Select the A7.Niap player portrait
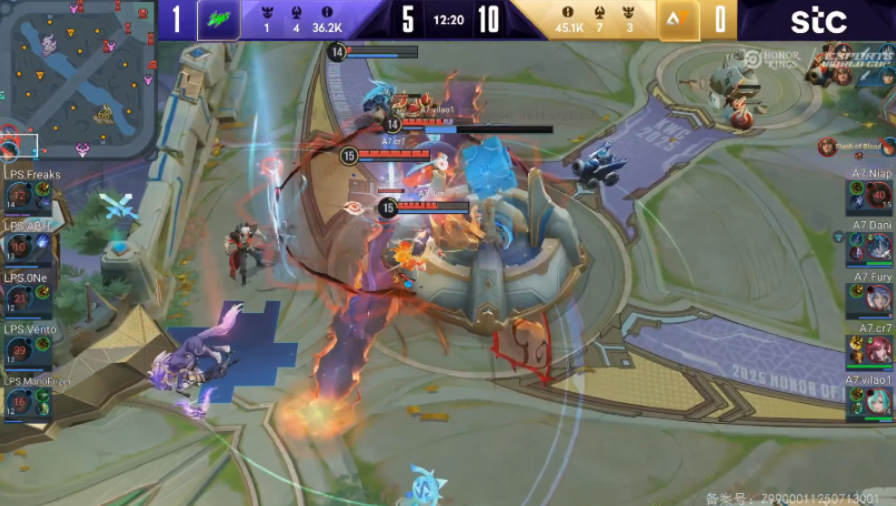This screenshot has width=896, height=506. coord(878,195)
